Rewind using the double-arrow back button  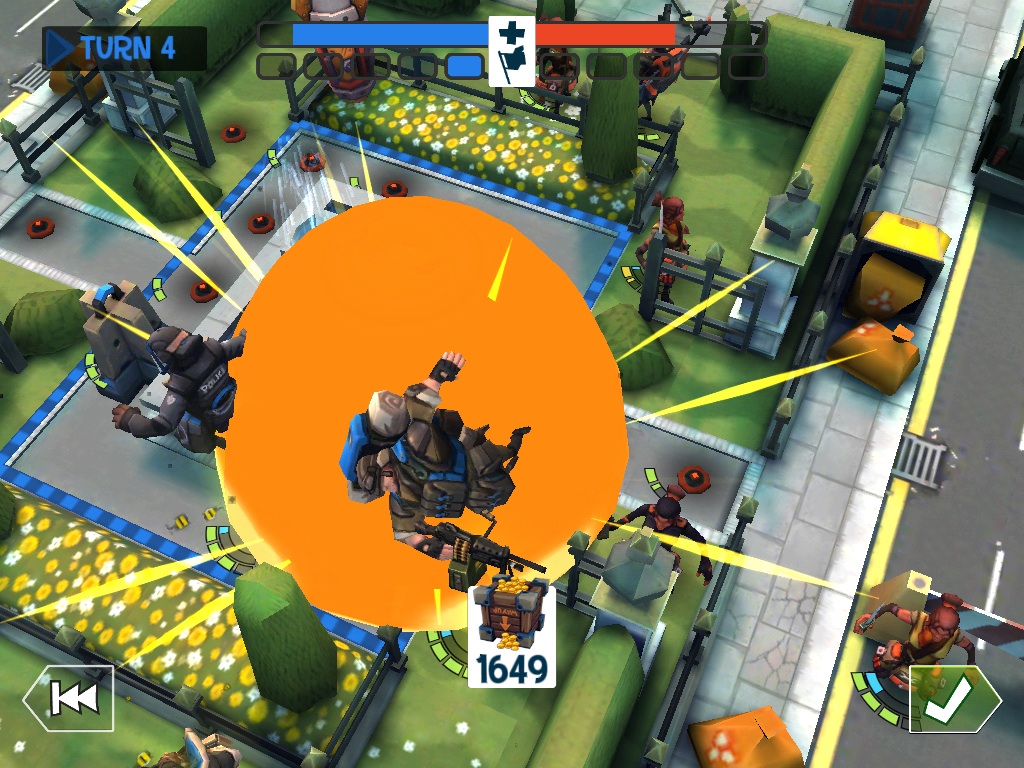click(69, 698)
